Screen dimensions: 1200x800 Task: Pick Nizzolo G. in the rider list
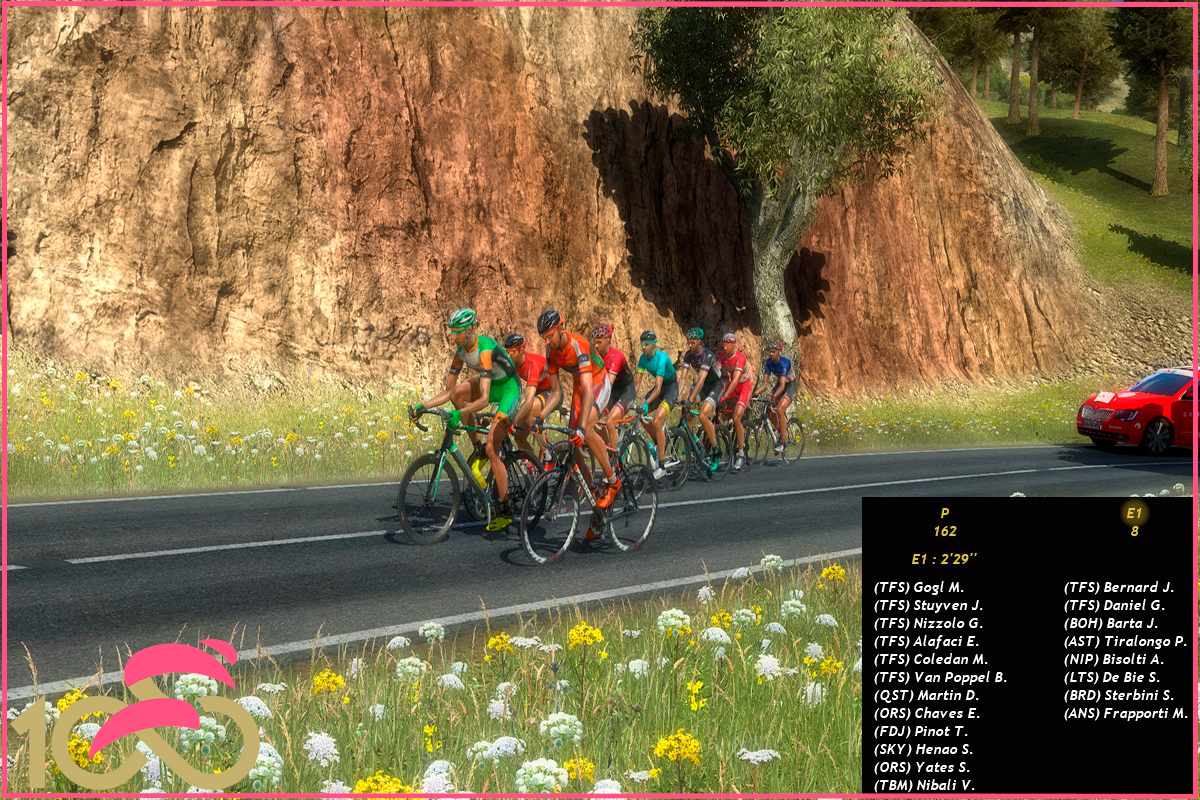(x=928, y=623)
